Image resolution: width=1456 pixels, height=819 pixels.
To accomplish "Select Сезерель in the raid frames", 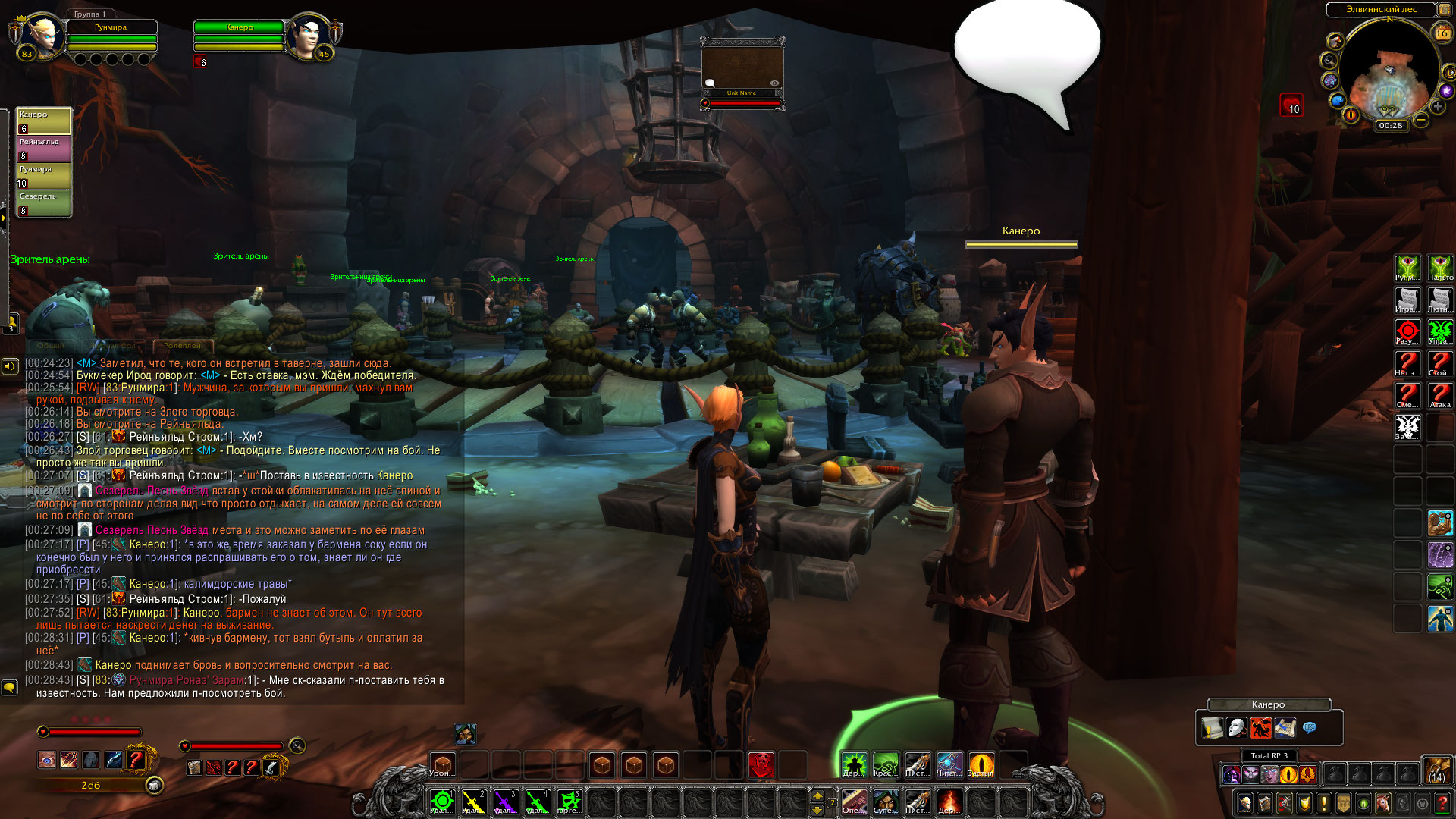I will pos(44,203).
